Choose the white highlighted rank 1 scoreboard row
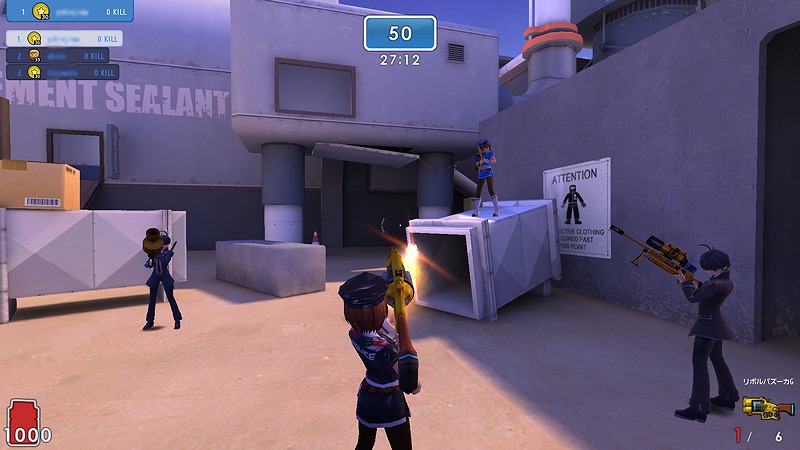 tap(64, 38)
